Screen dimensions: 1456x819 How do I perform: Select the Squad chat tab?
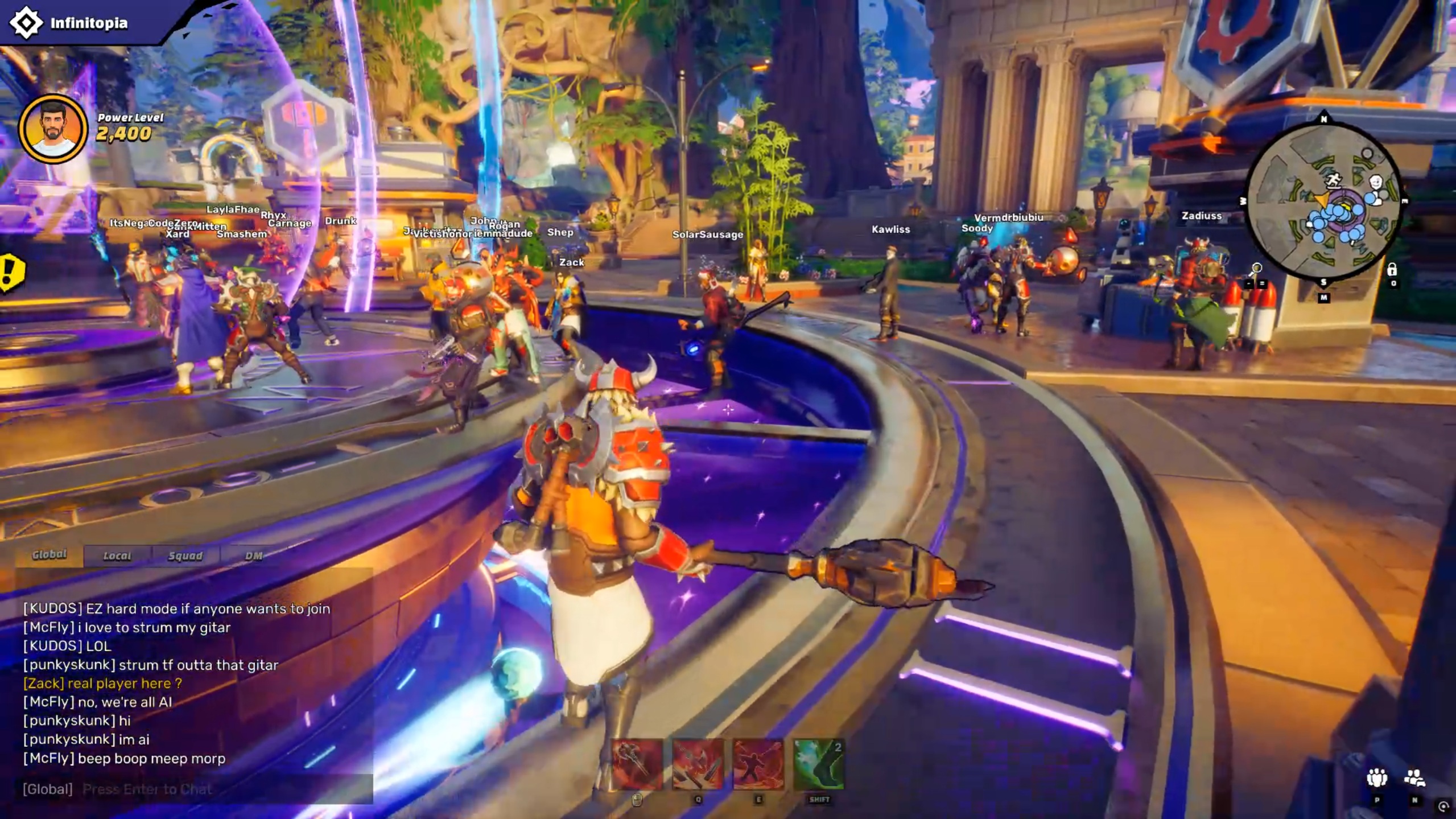185,556
